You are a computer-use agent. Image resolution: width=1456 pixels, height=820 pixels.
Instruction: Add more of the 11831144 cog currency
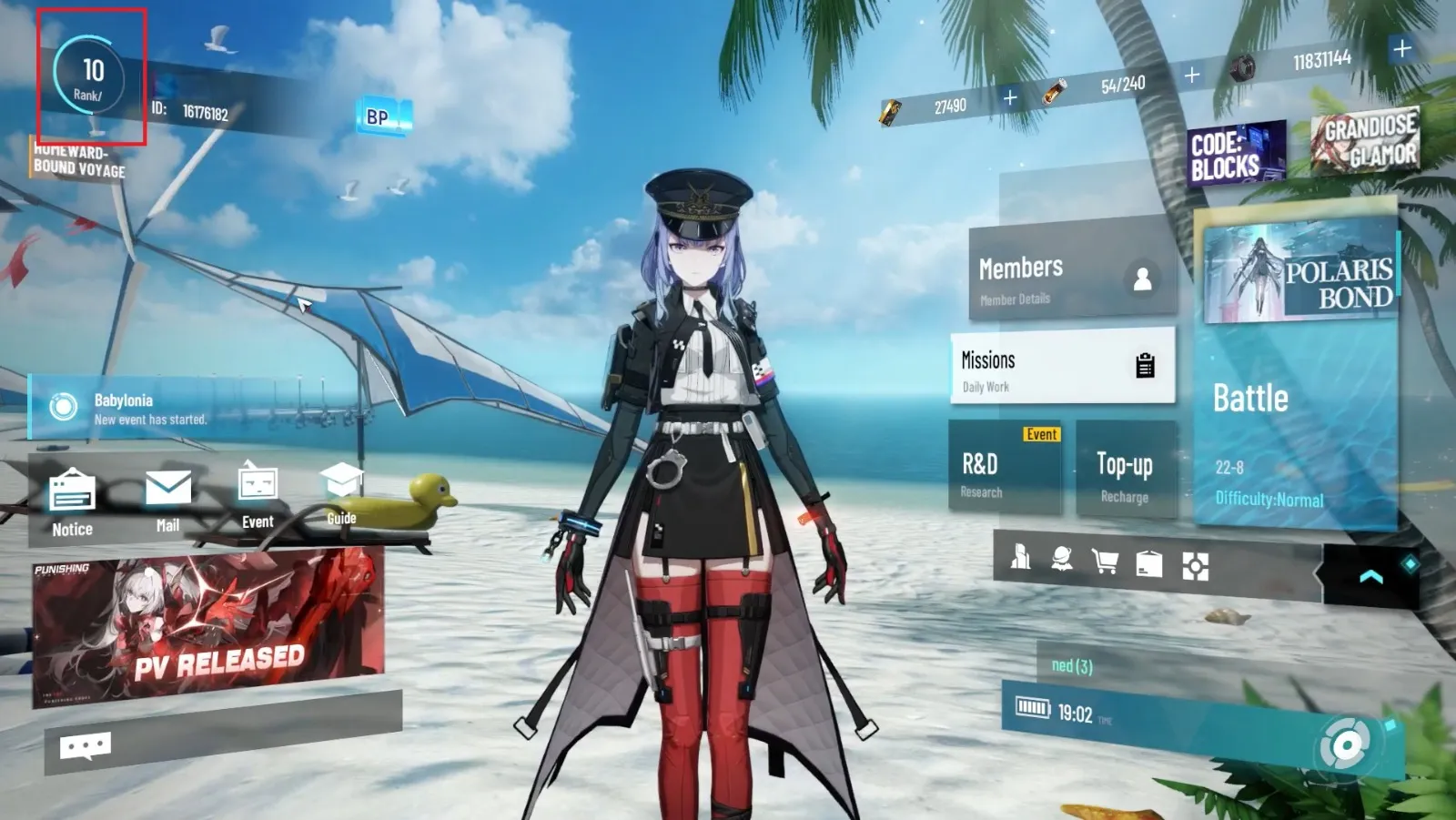click(1401, 48)
